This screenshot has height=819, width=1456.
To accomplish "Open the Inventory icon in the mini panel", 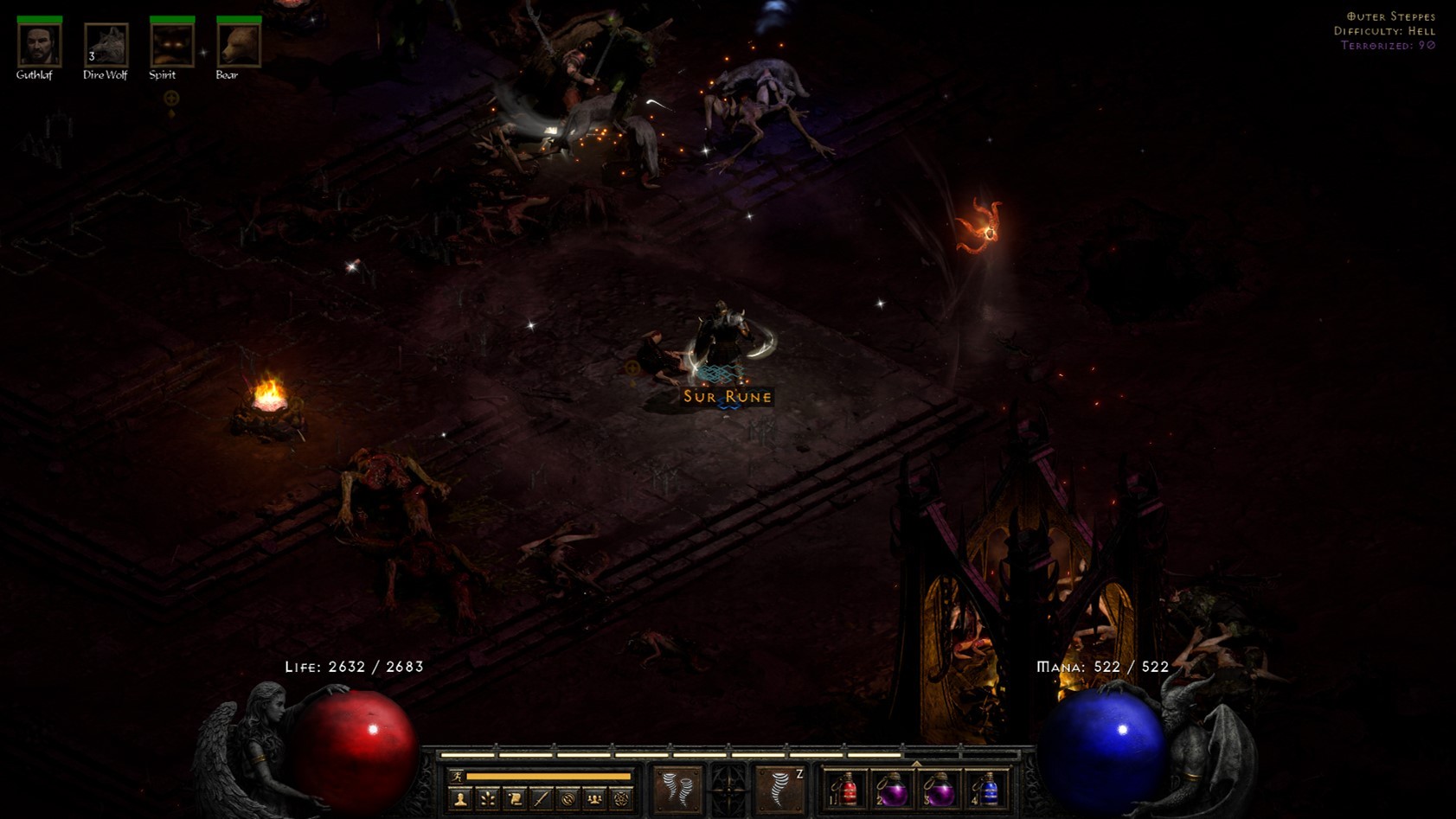I will (x=541, y=800).
